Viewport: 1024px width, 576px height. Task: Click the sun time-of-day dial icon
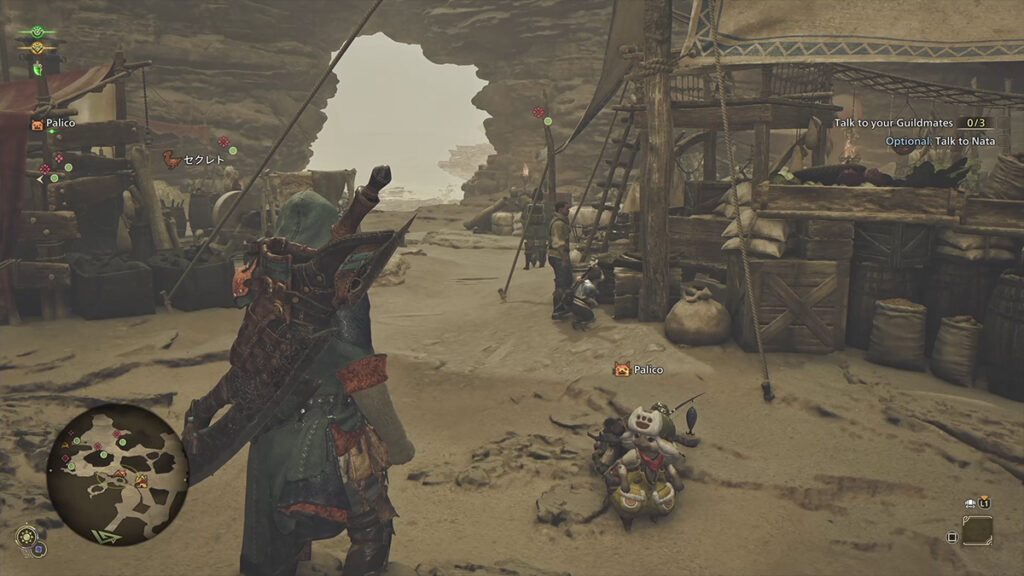tap(27, 536)
